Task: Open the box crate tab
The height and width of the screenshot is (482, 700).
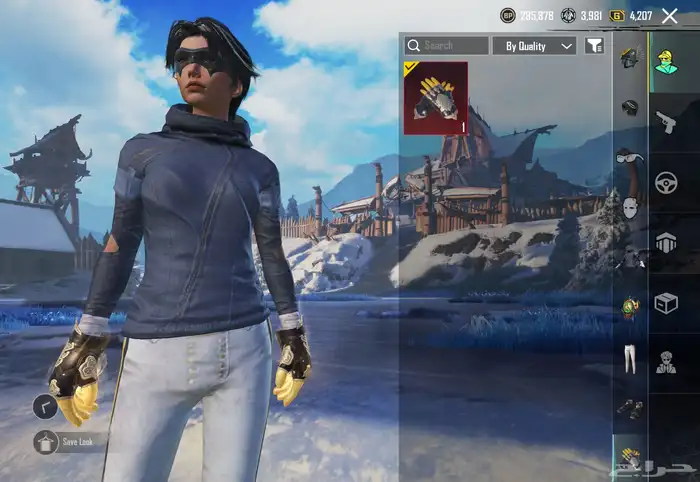Action: point(665,303)
